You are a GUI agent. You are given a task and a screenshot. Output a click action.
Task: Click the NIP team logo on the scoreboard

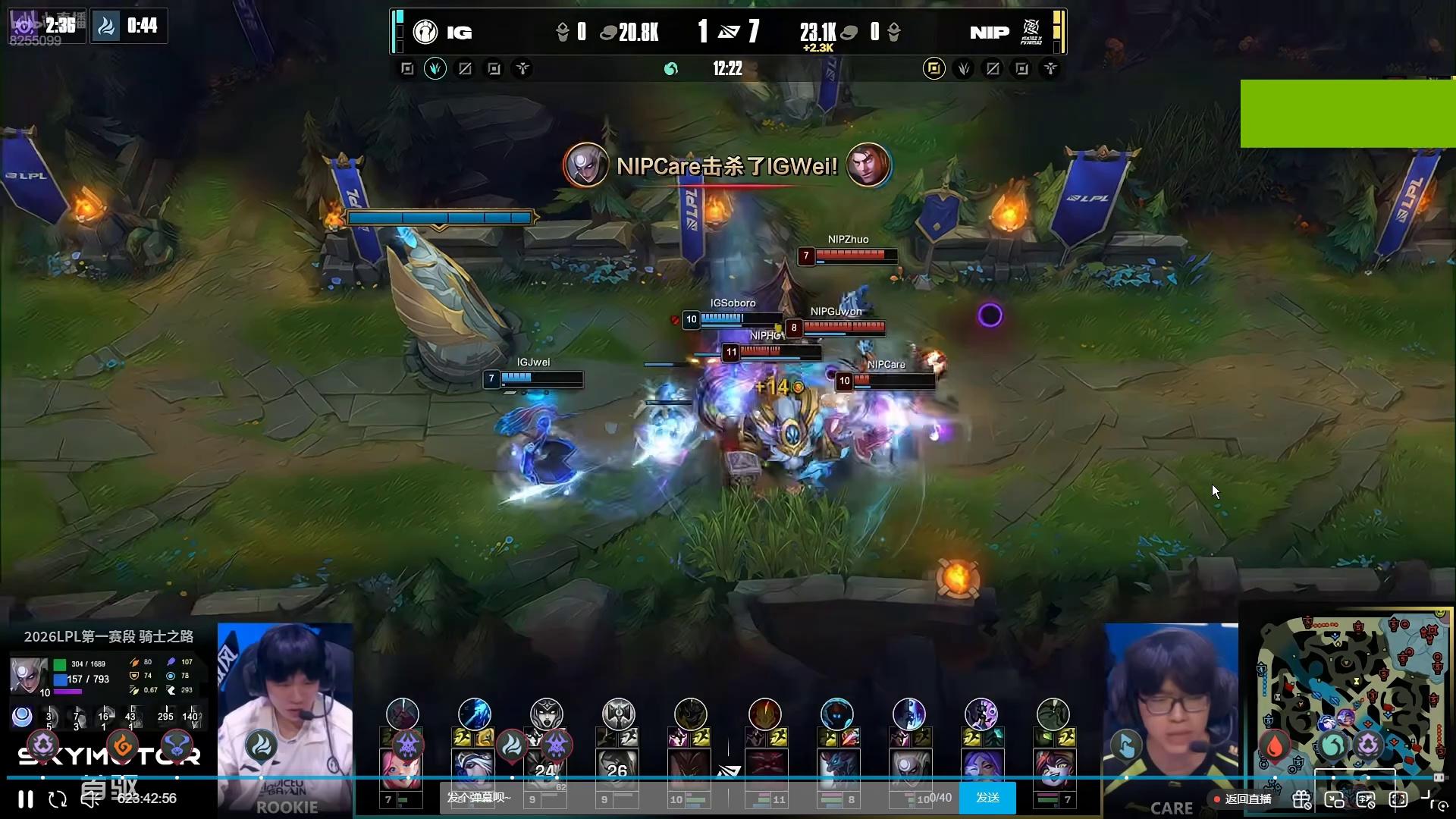coord(1031,32)
